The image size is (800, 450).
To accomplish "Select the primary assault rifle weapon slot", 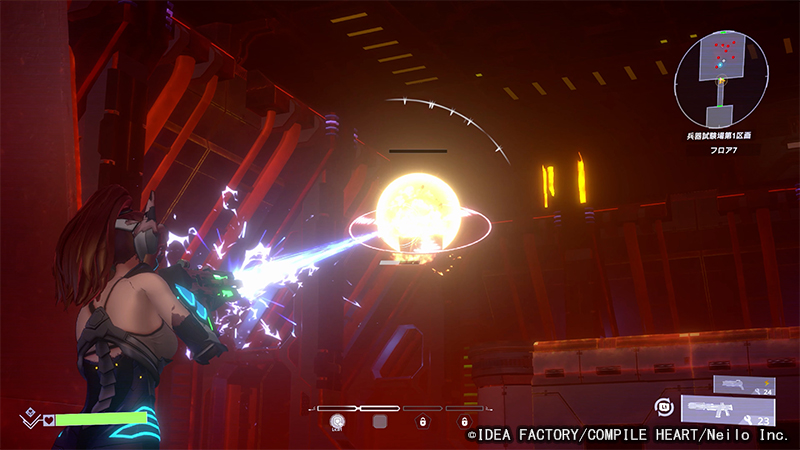I will pos(728,409).
